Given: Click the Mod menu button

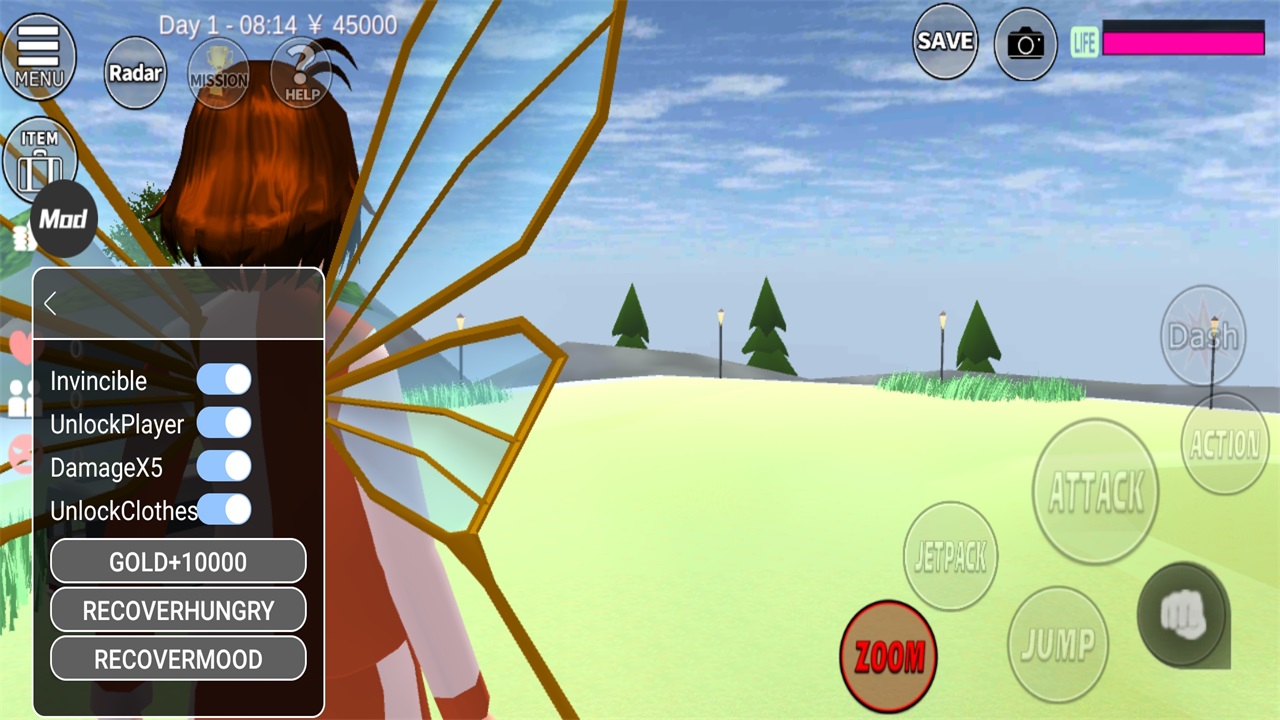Looking at the screenshot, I should point(63,219).
